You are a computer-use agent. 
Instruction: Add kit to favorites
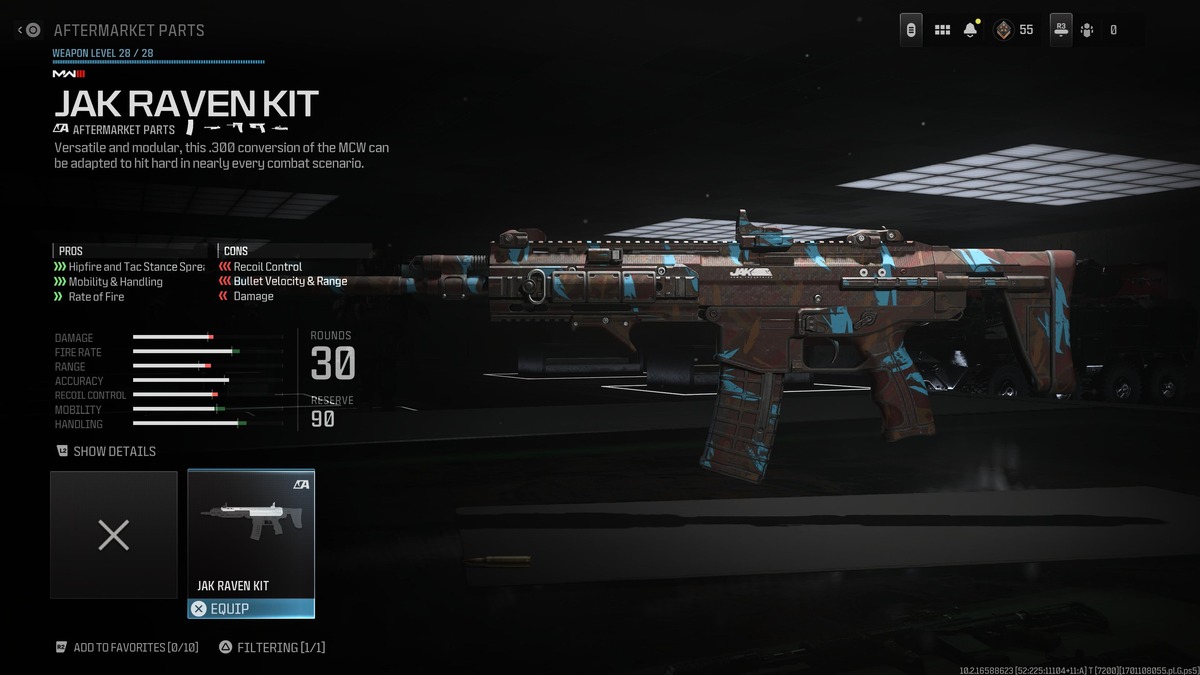[x=127, y=647]
